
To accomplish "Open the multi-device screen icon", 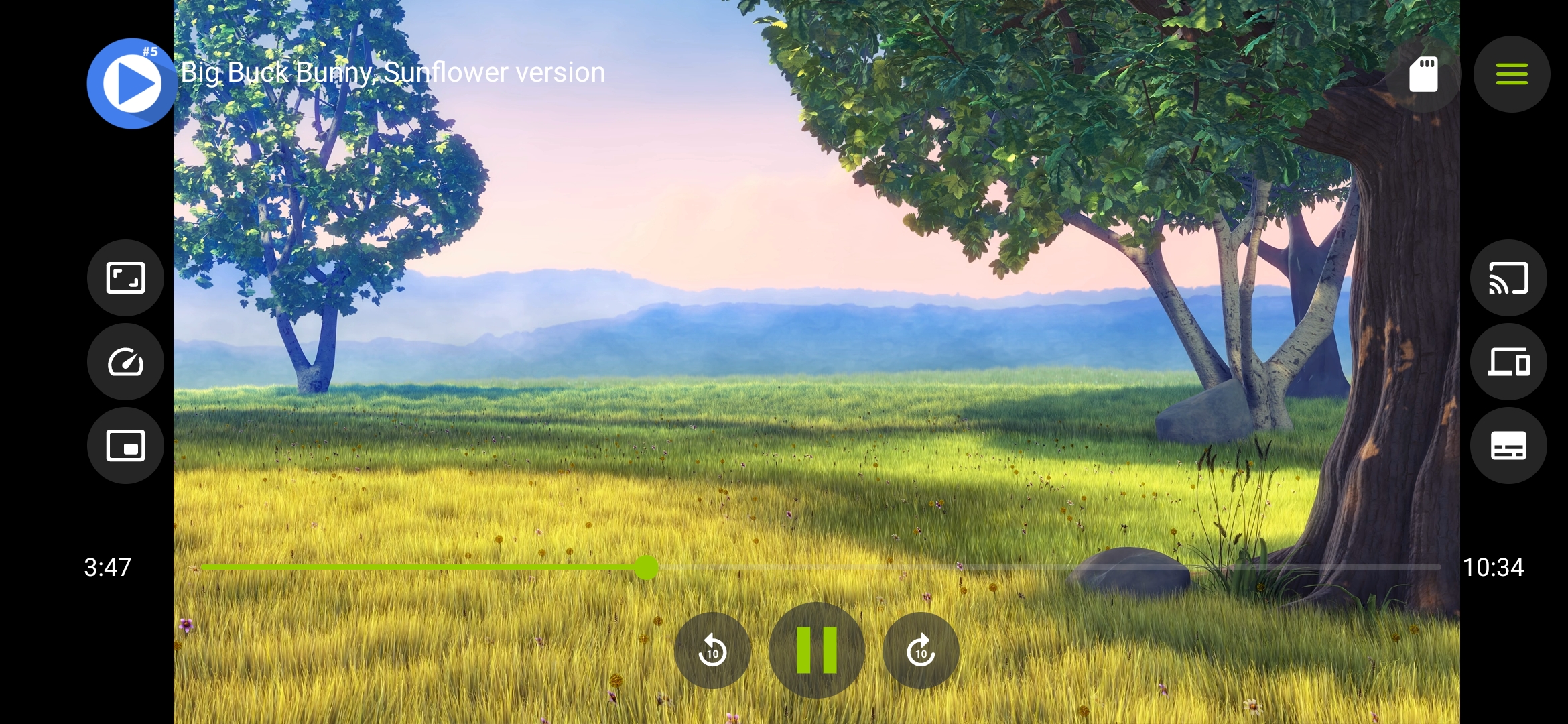I will 1508,362.
